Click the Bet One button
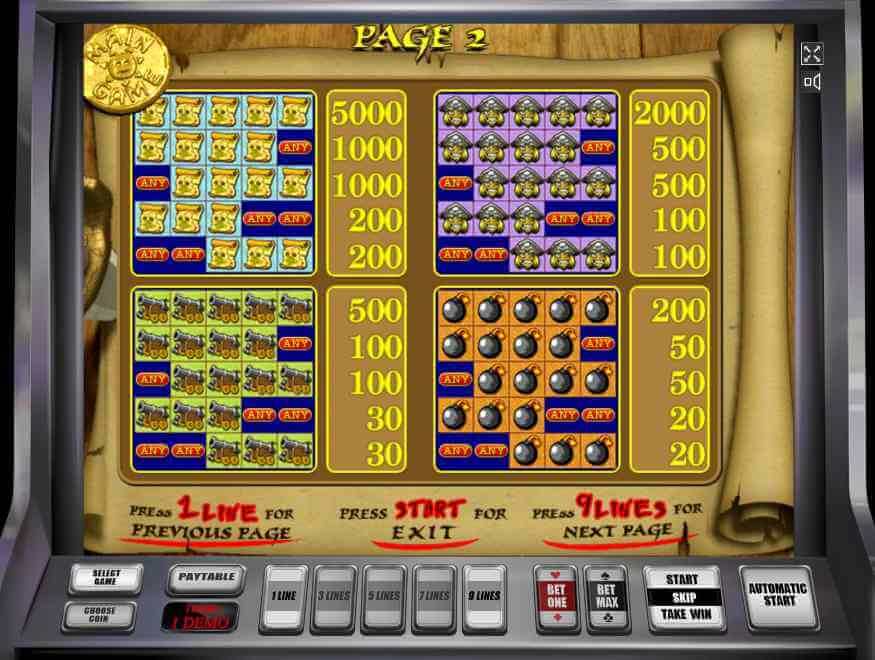This screenshot has width=875, height=660. coord(555,597)
